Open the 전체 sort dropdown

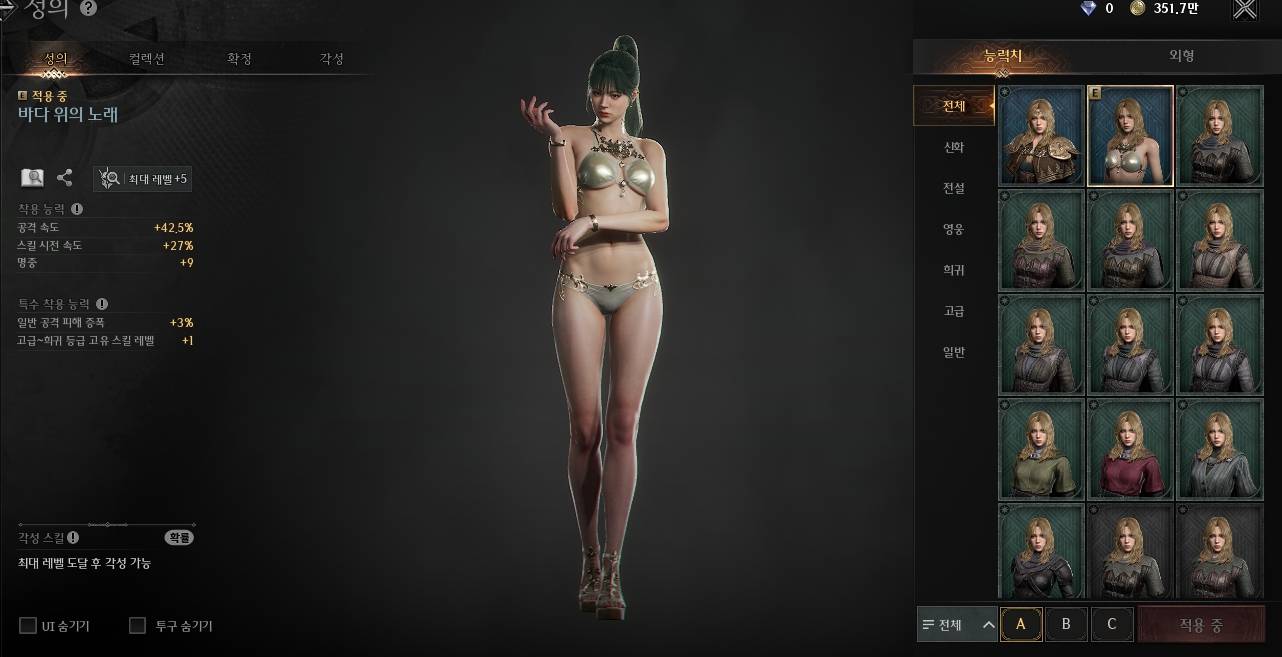957,625
